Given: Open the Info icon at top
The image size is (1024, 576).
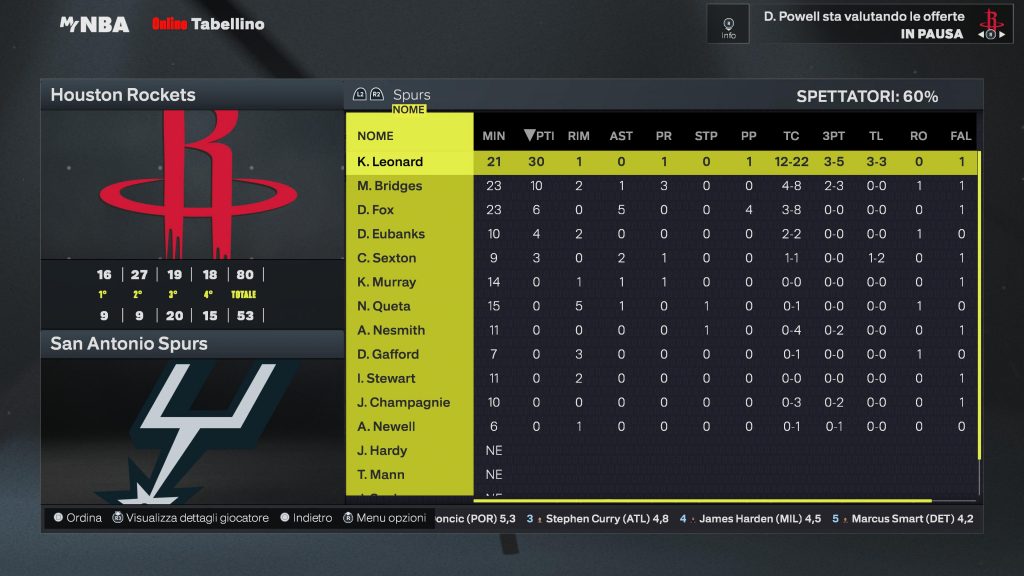Looking at the screenshot, I should tap(728, 24).
